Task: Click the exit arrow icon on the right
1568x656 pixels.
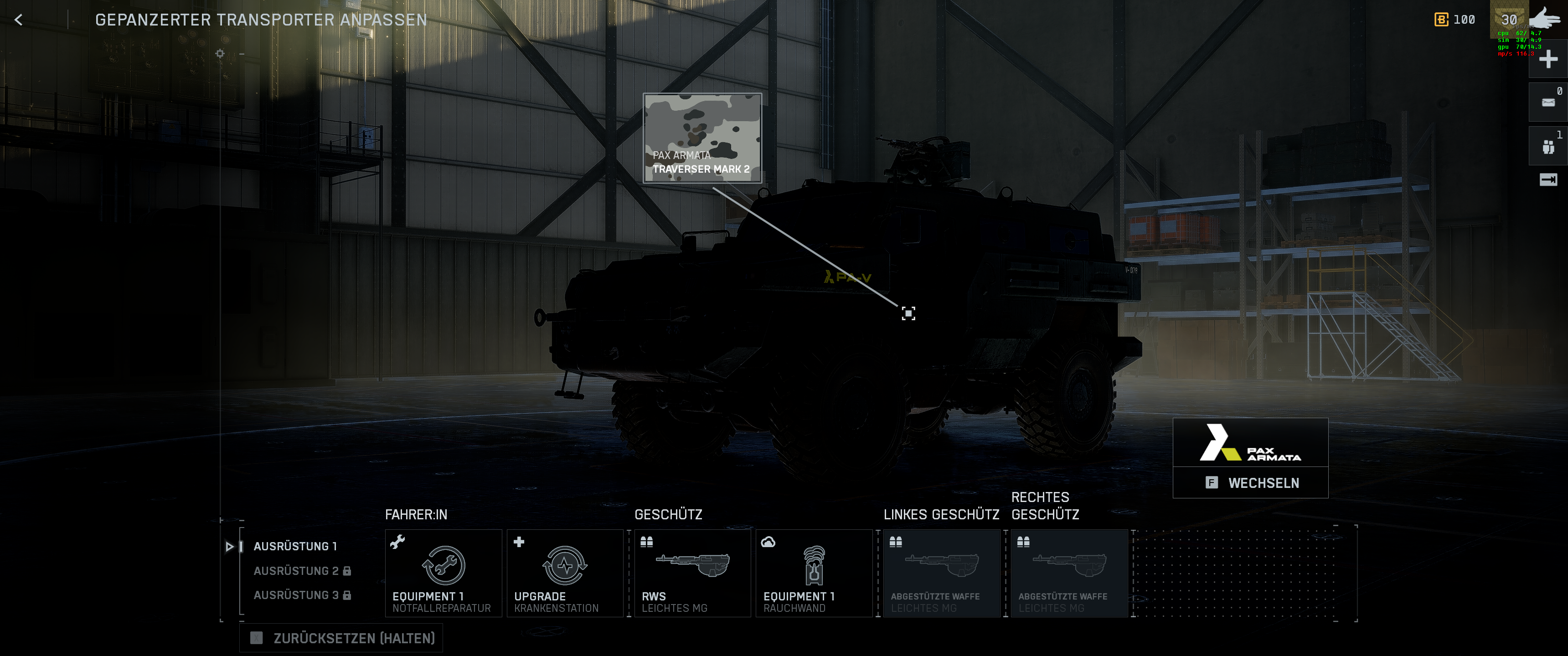Action: tap(1547, 179)
